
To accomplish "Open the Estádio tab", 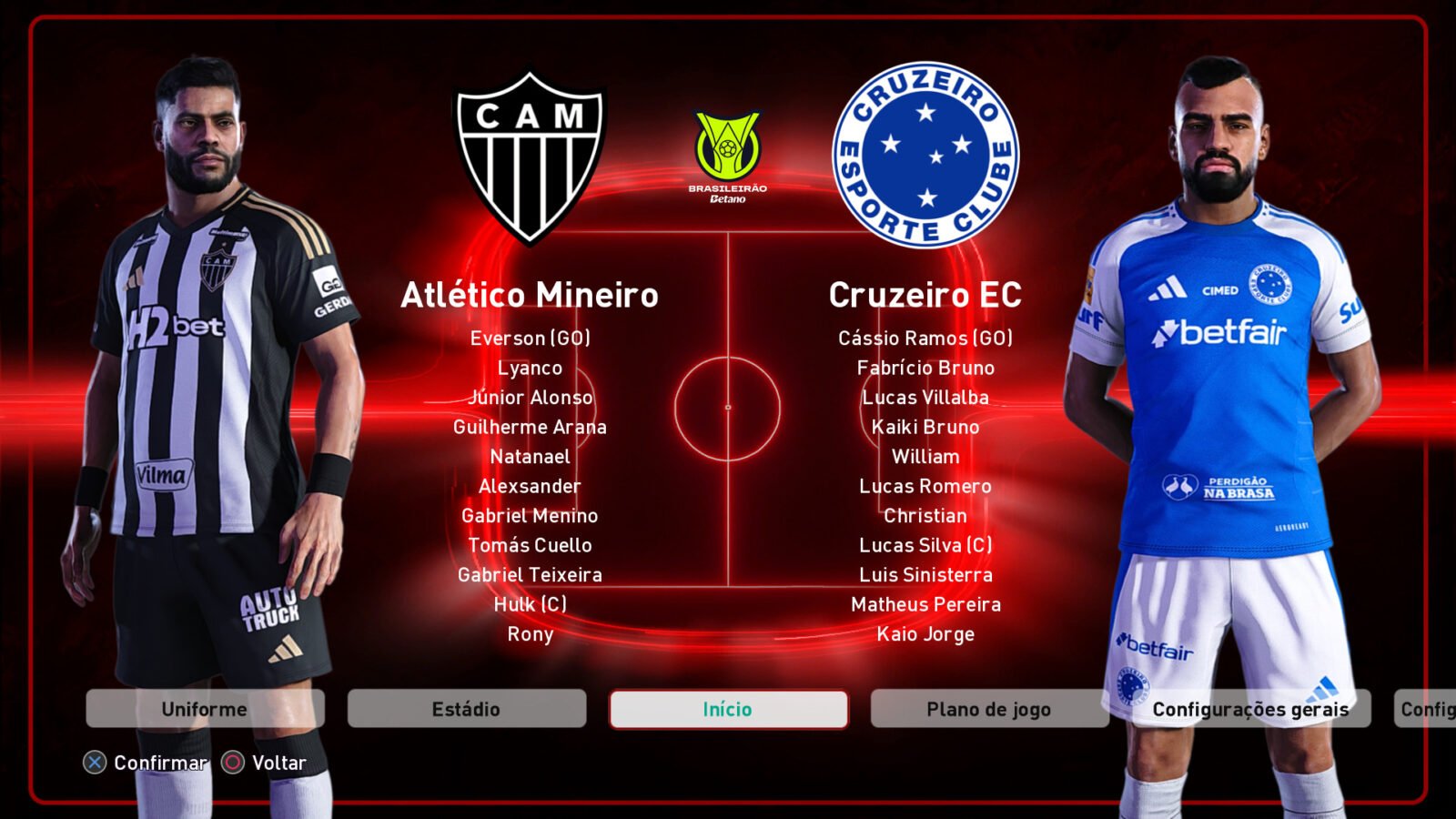I will (x=466, y=708).
